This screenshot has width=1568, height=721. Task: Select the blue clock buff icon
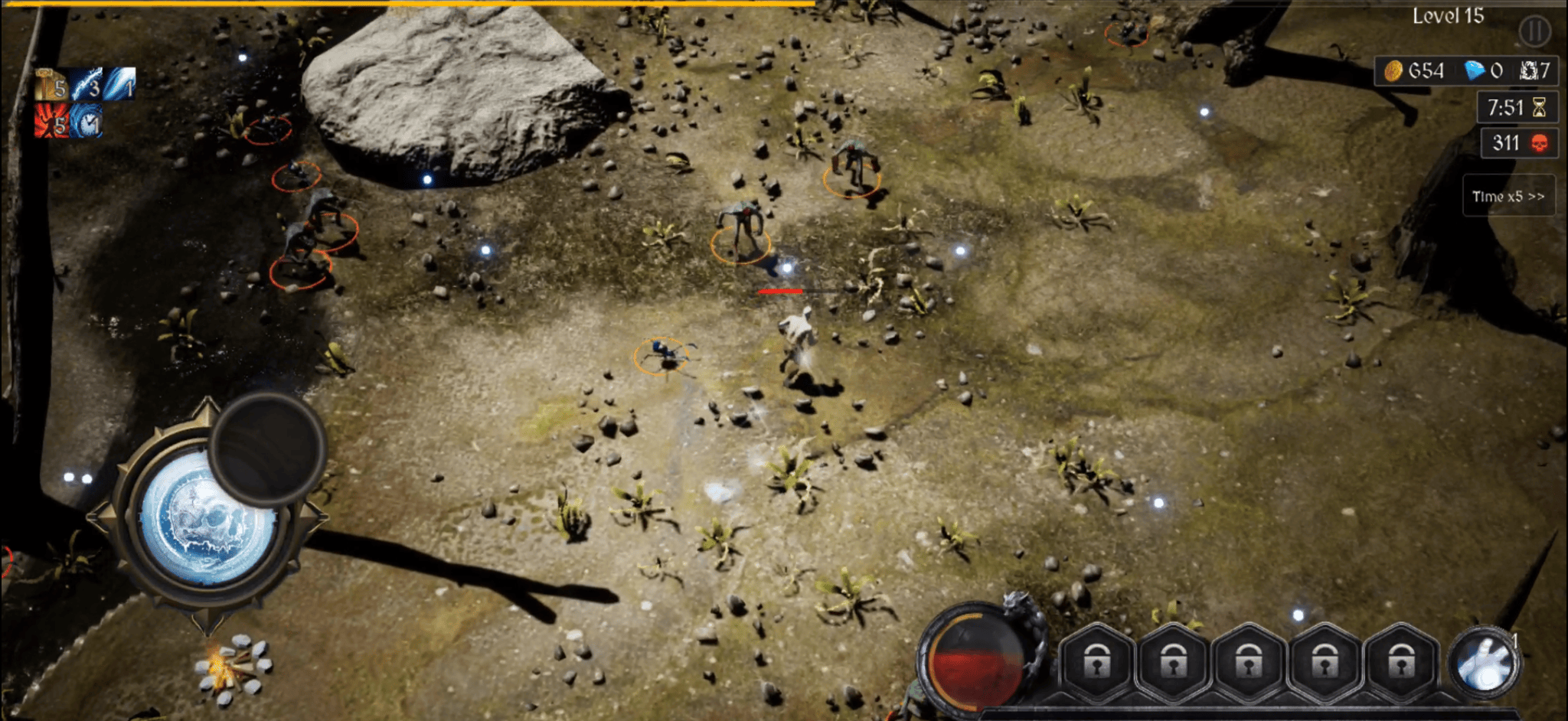pyautogui.click(x=87, y=121)
